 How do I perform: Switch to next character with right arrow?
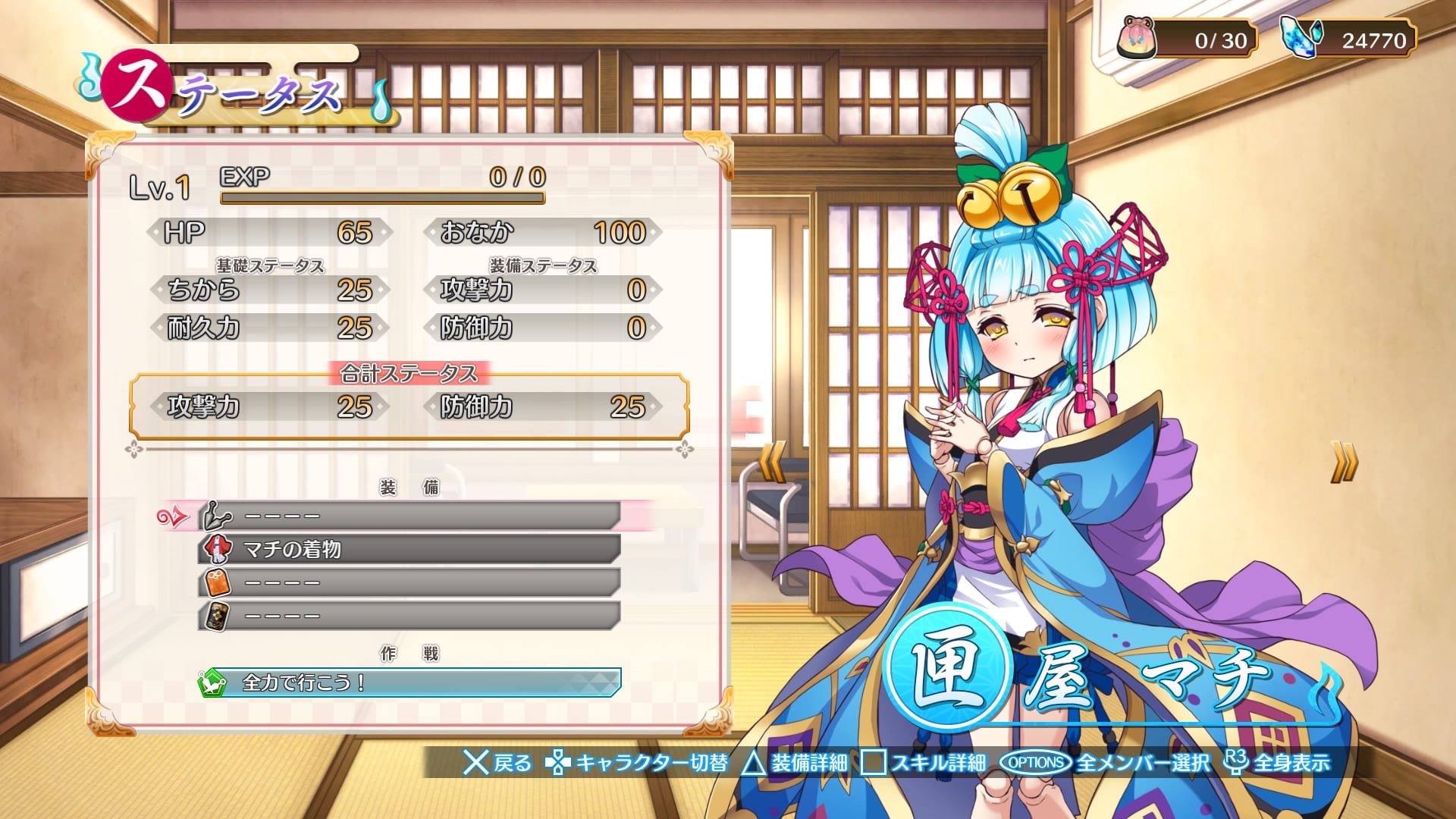click(1343, 462)
